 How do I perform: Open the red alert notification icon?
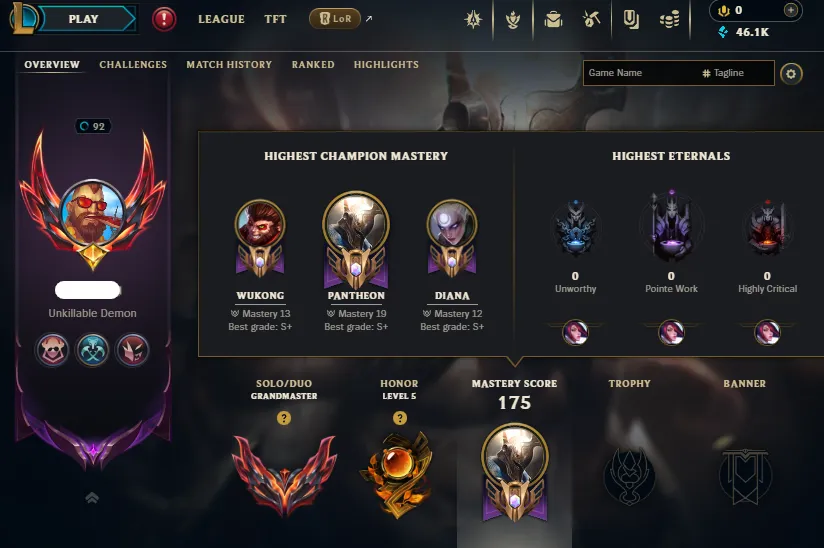(x=165, y=19)
